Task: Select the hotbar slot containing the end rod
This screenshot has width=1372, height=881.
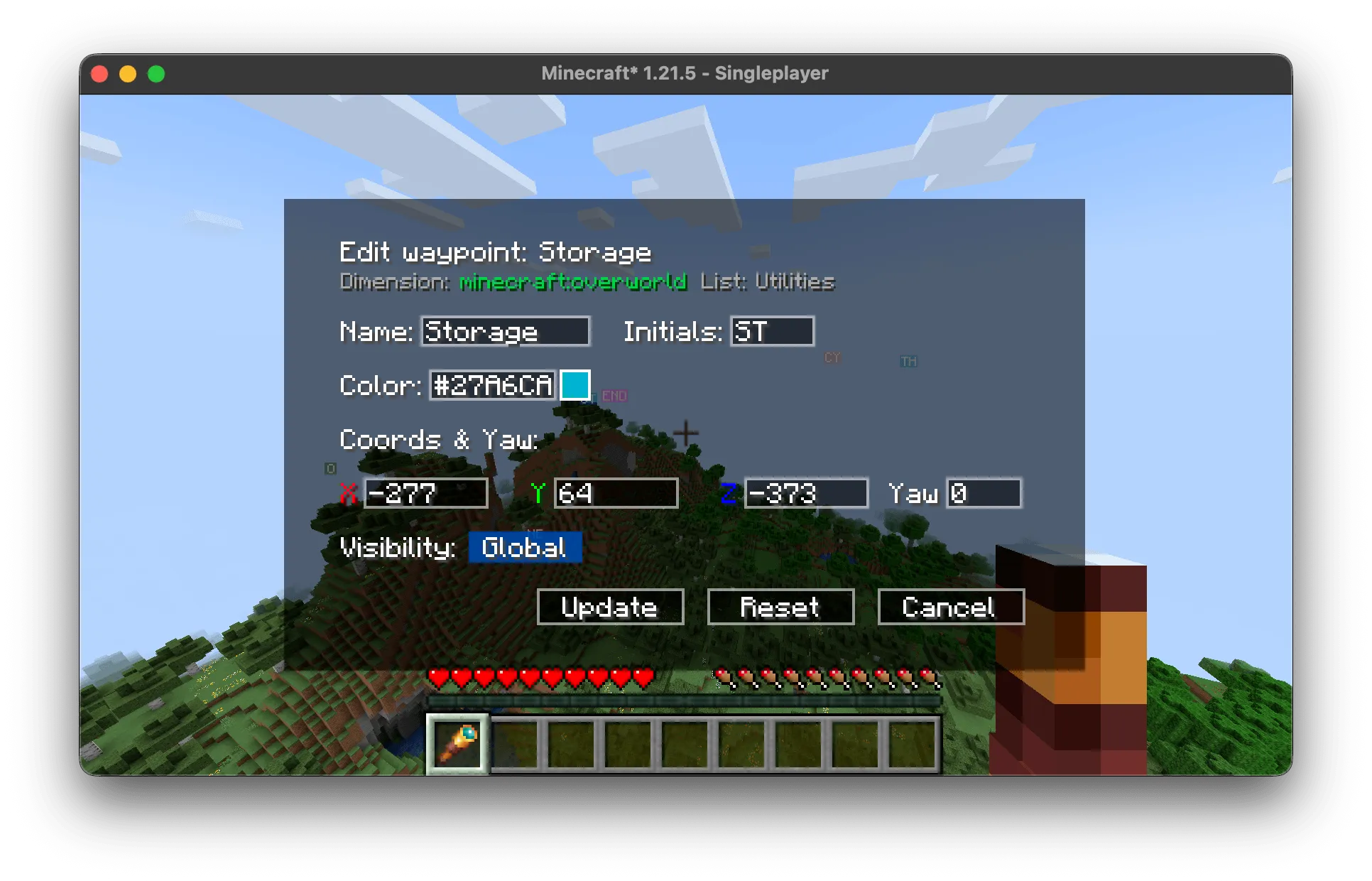Action: pos(457,743)
